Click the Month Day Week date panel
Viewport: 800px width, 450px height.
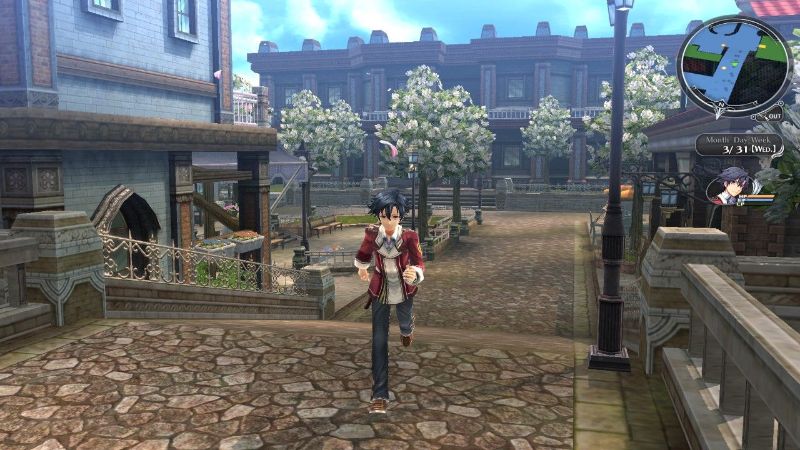click(738, 145)
